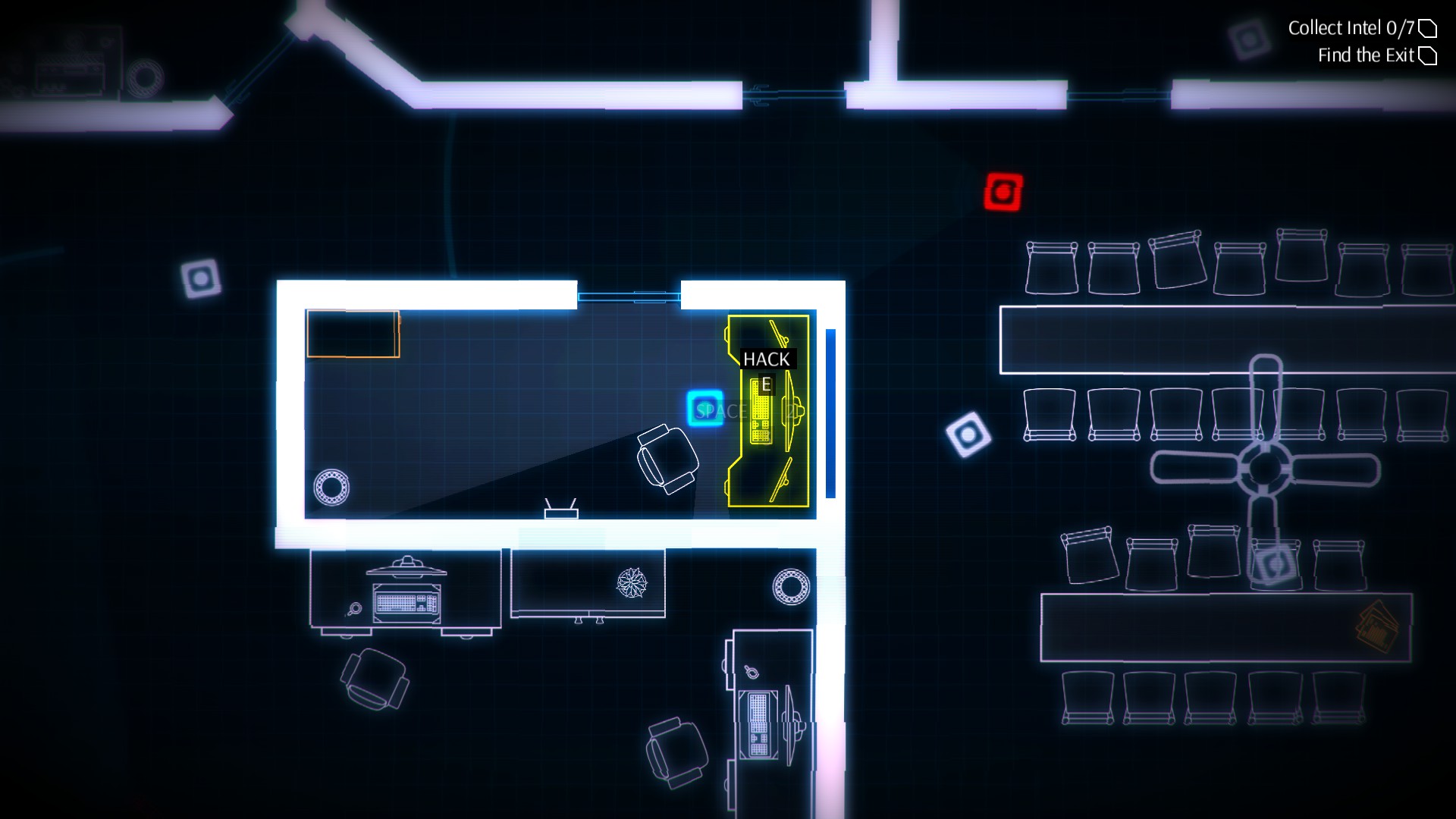Click the Find the Exit objective marker icon
The height and width of the screenshot is (819, 1456).
point(1429,55)
